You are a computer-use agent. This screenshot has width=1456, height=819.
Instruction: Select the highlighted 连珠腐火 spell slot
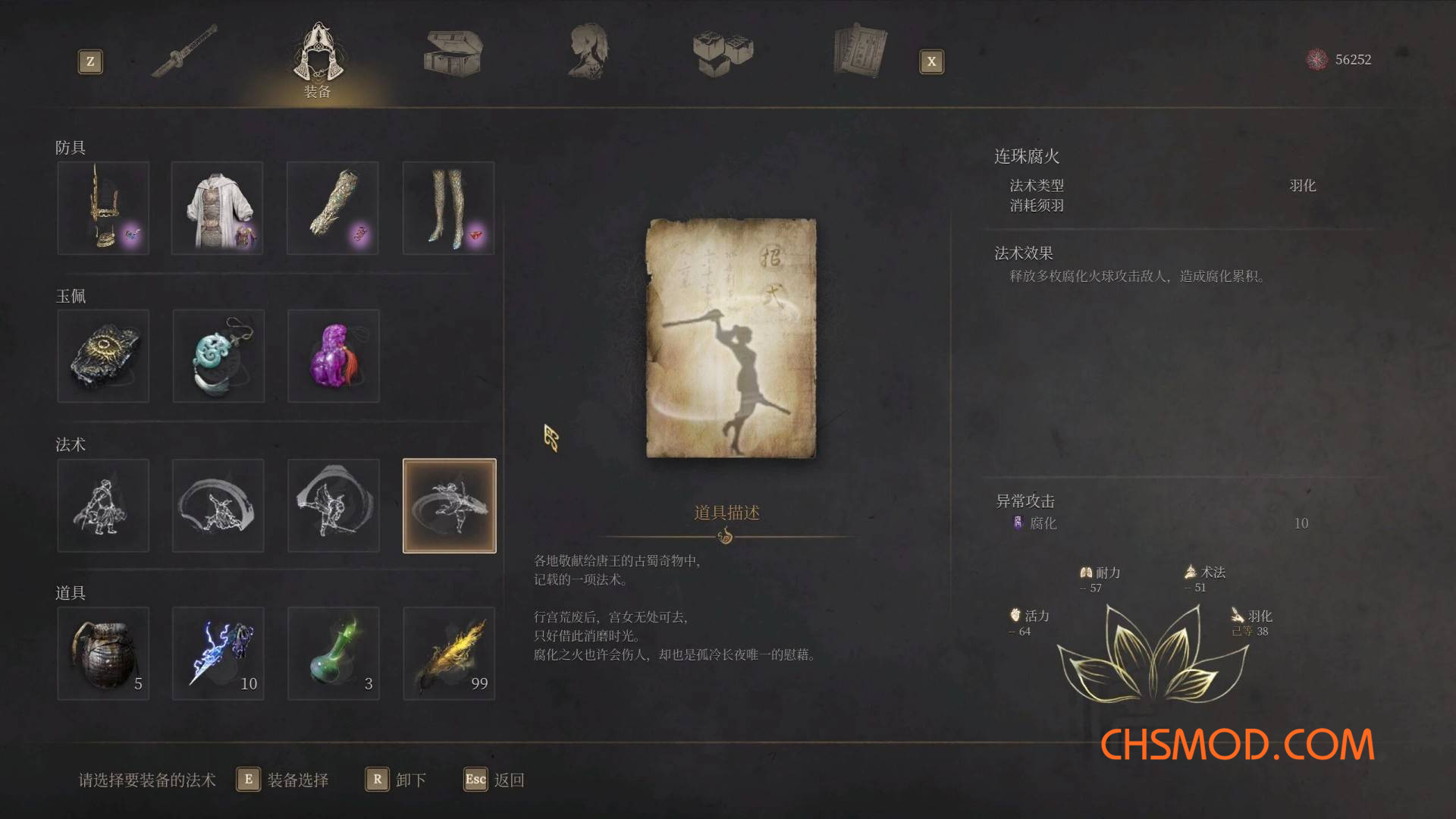[449, 505]
